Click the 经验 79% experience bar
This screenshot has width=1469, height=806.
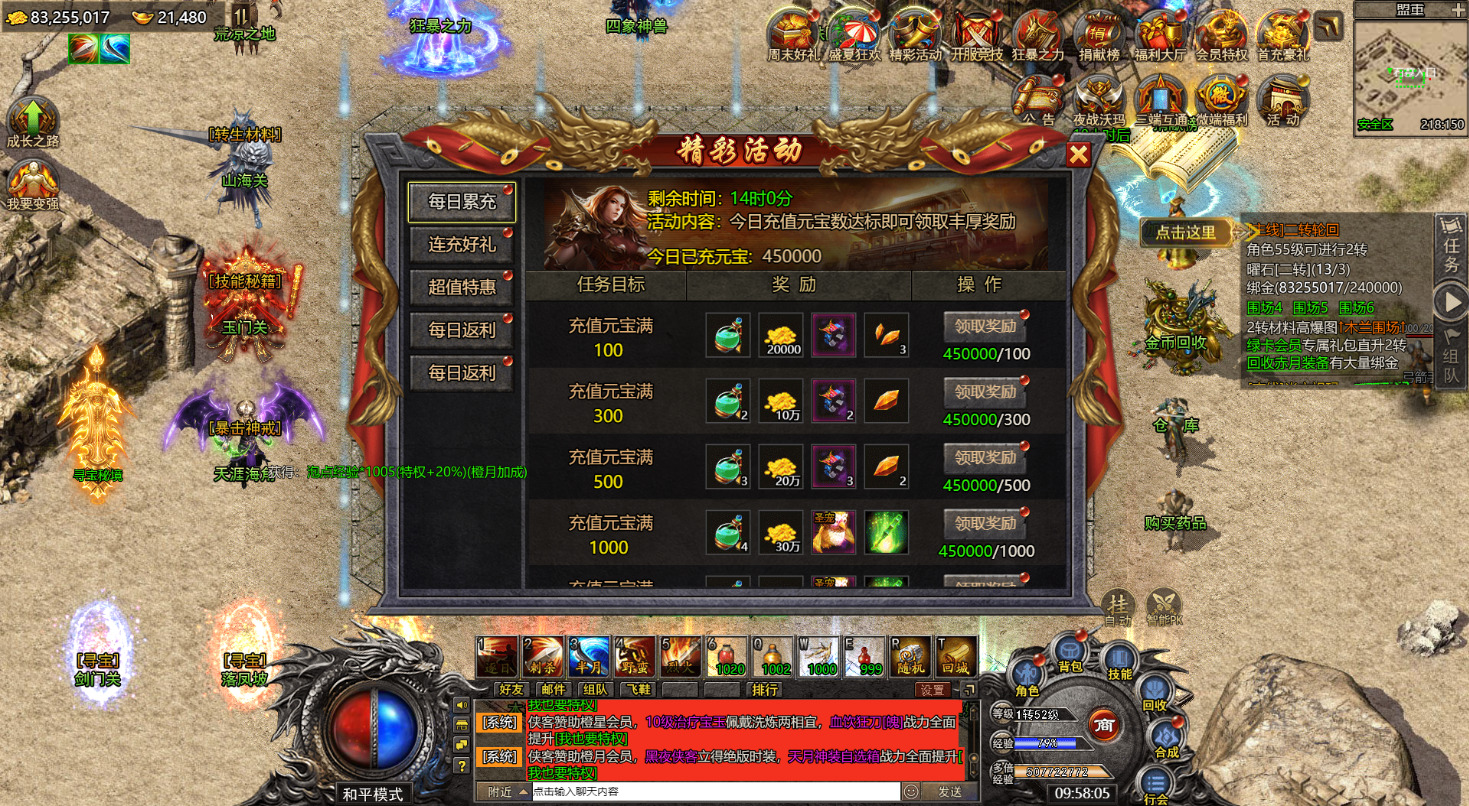(x=1045, y=742)
